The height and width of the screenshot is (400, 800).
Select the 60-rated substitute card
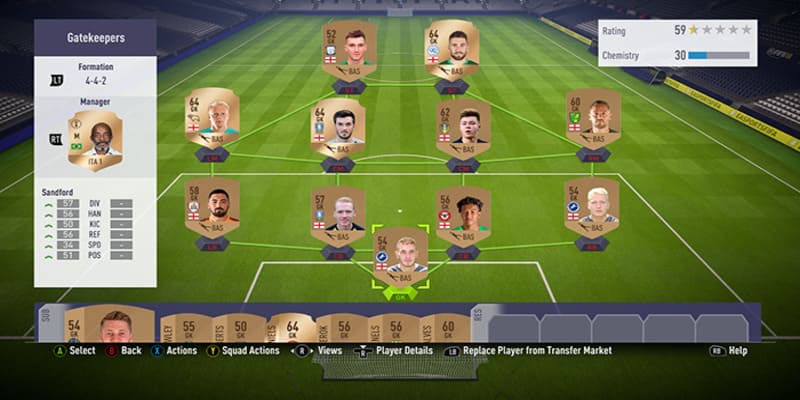(x=447, y=326)
